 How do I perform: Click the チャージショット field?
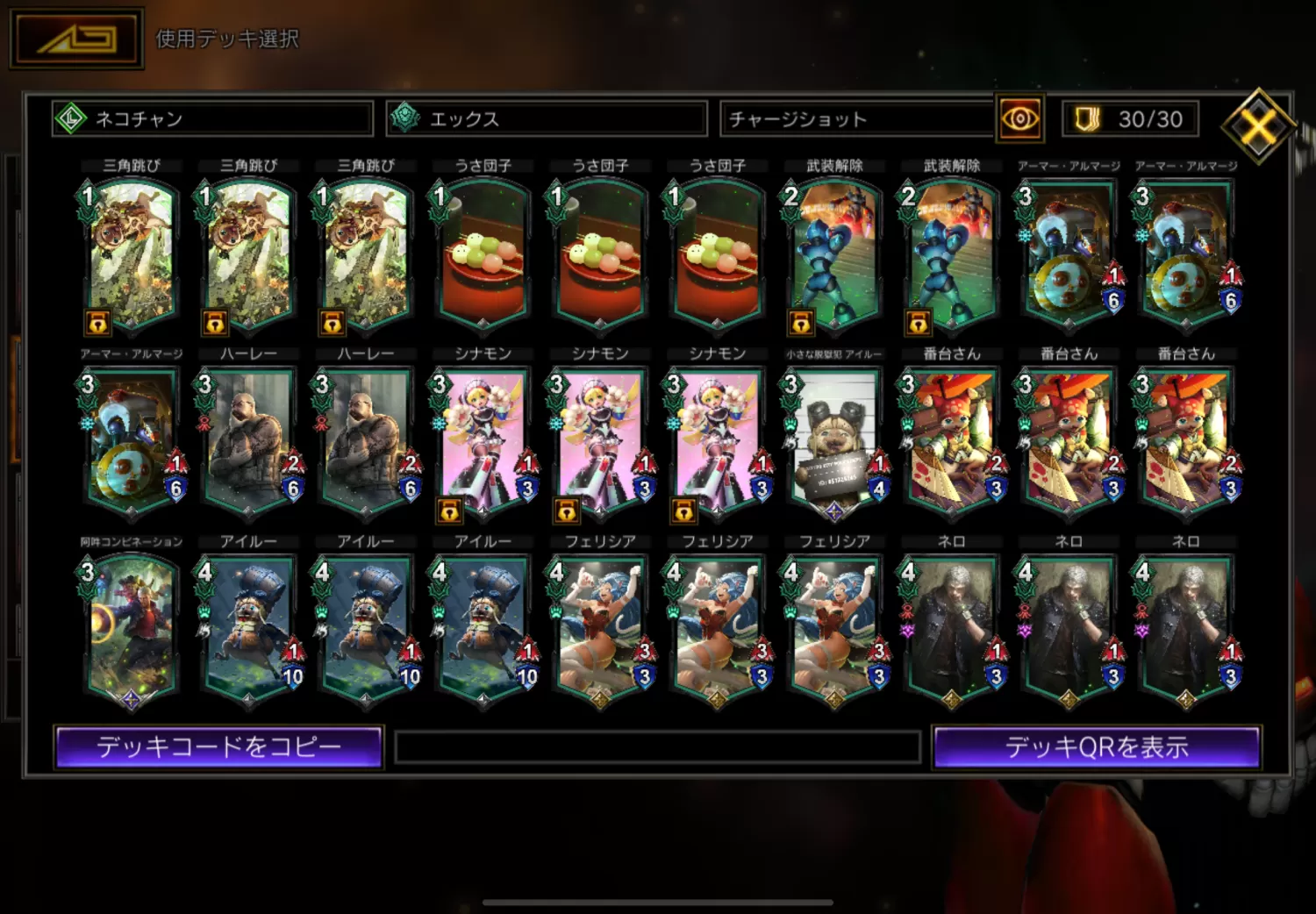(x=856, y=118)
